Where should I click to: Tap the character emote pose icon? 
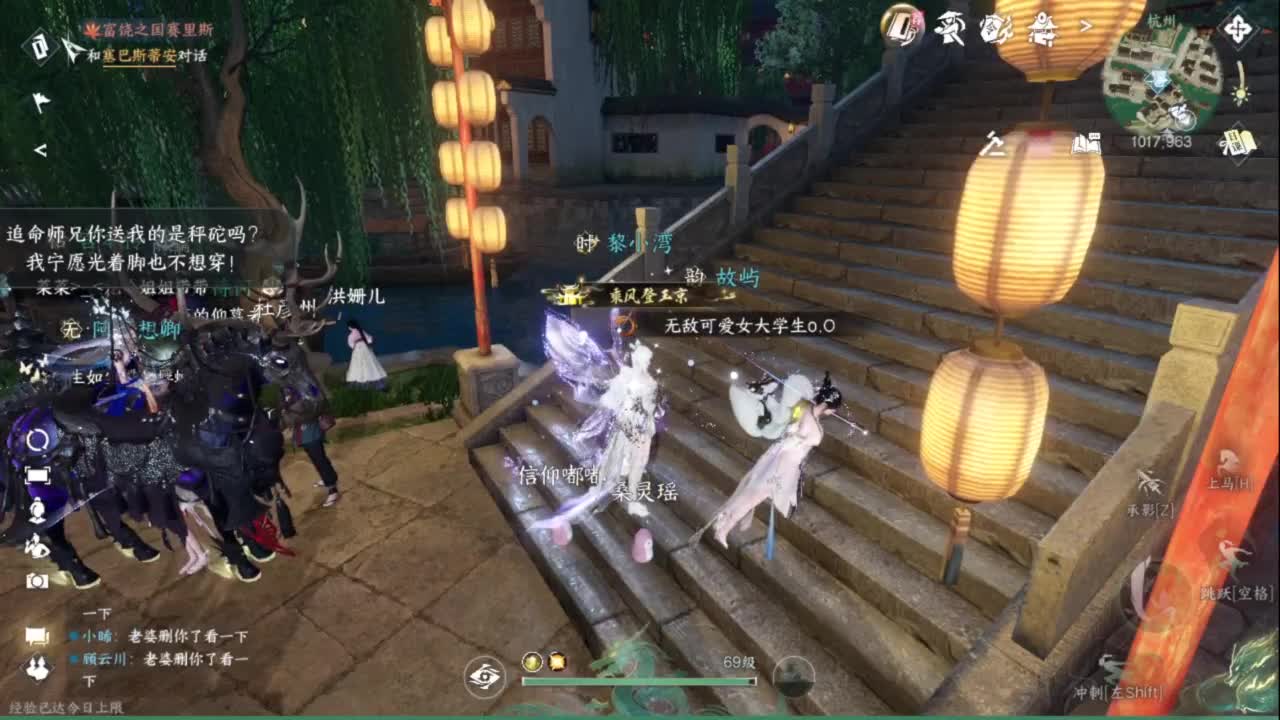[x=36, y=547]
